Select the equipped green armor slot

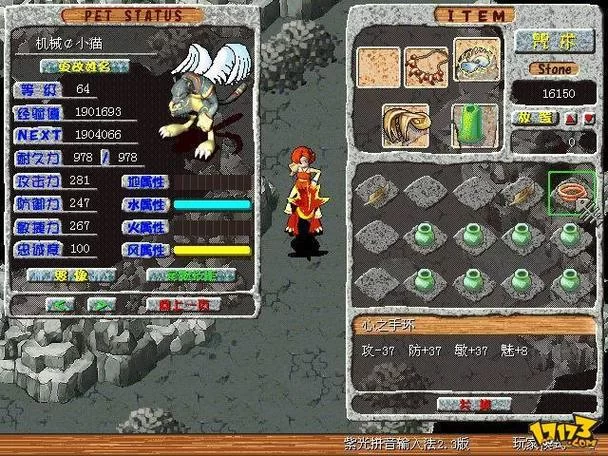476,126
